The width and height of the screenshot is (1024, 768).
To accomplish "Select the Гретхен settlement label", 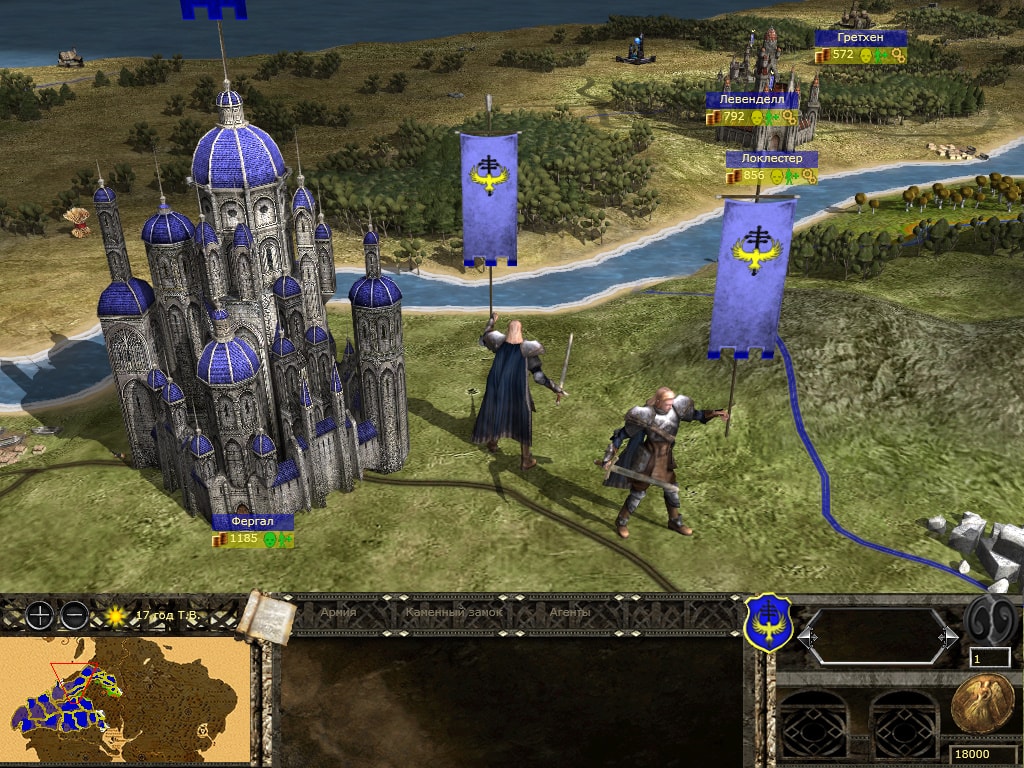I will 860,38.
